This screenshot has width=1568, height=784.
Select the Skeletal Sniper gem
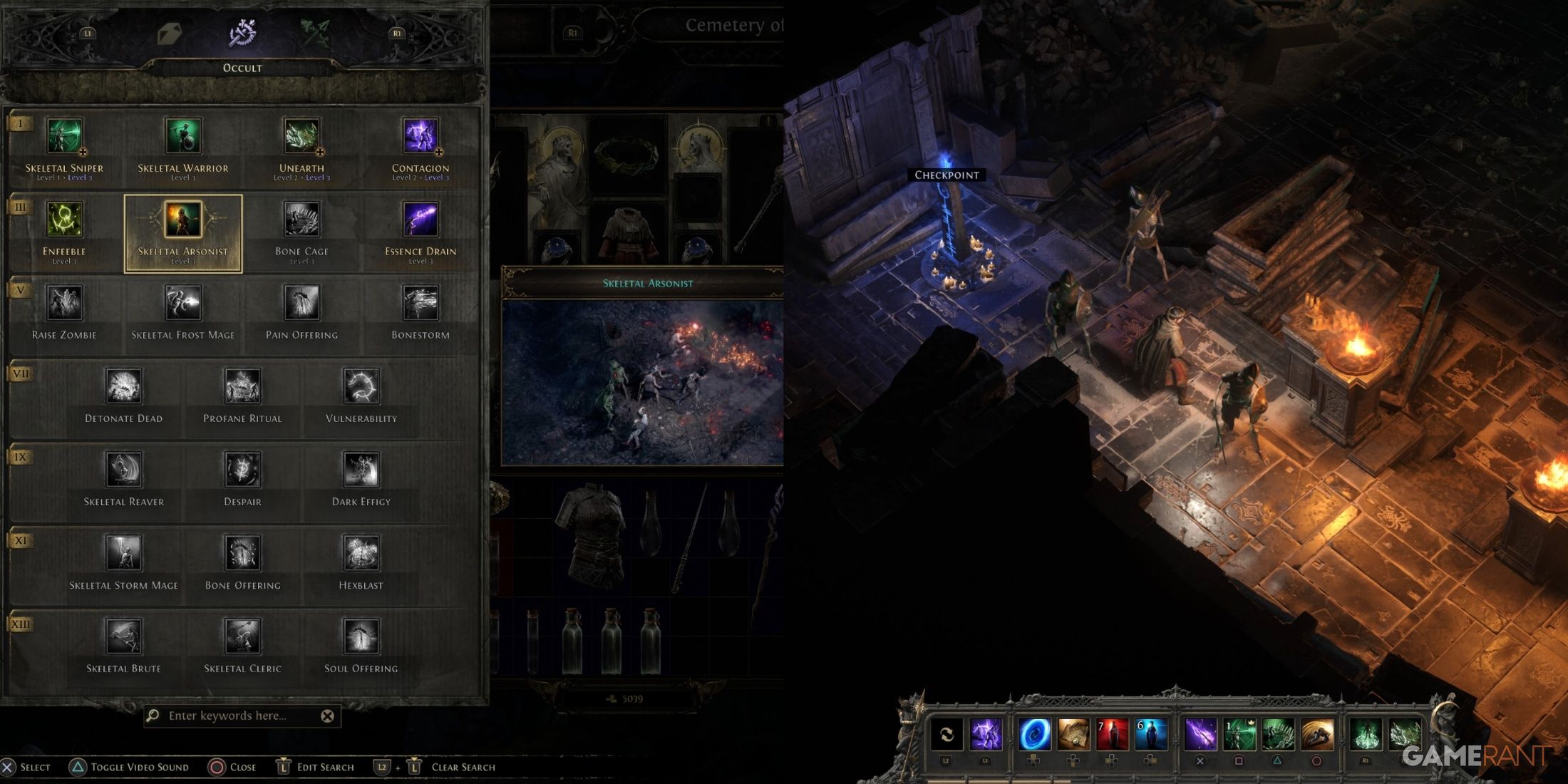(x=63, y=135)
